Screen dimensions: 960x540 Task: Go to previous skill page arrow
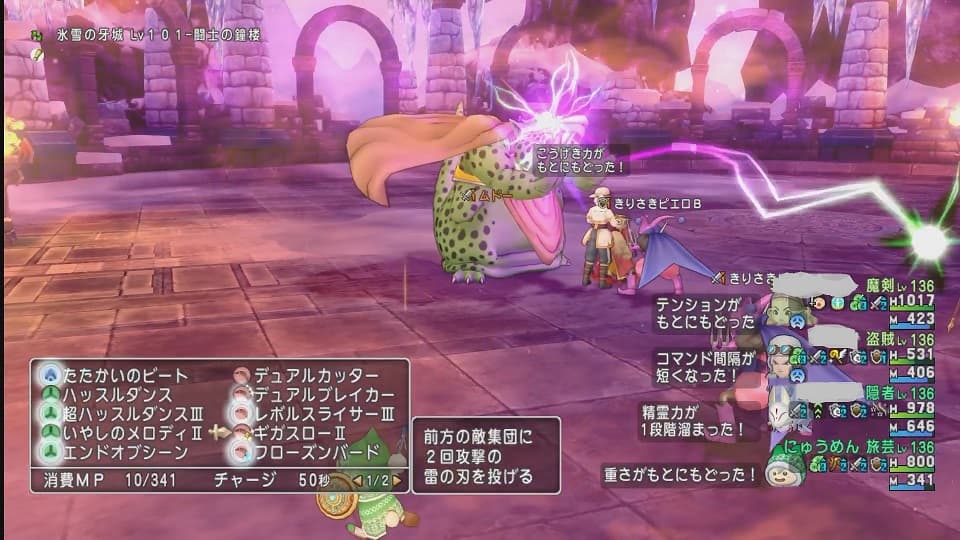click(x=359, y=480)
